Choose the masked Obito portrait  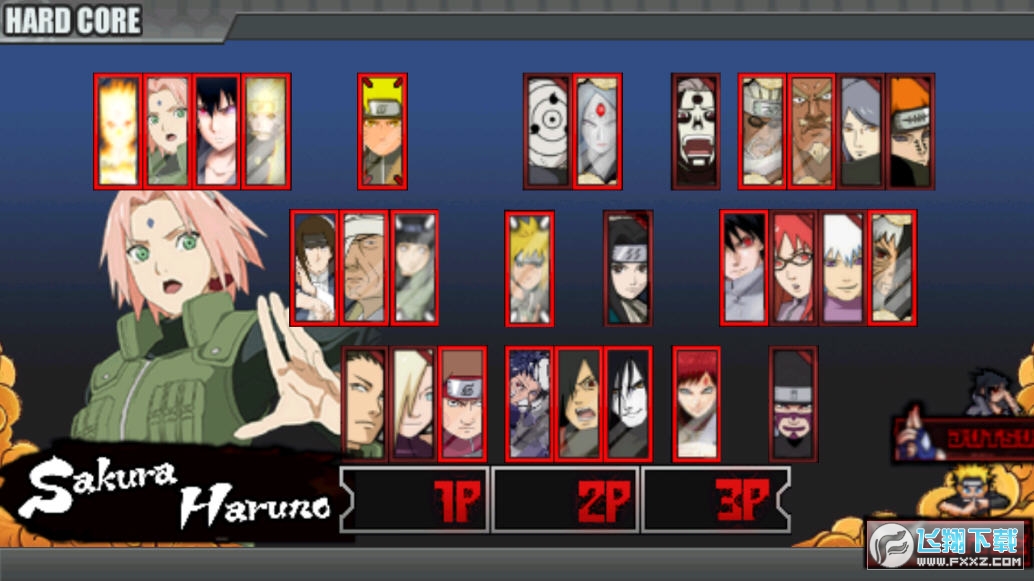(548, 131)
